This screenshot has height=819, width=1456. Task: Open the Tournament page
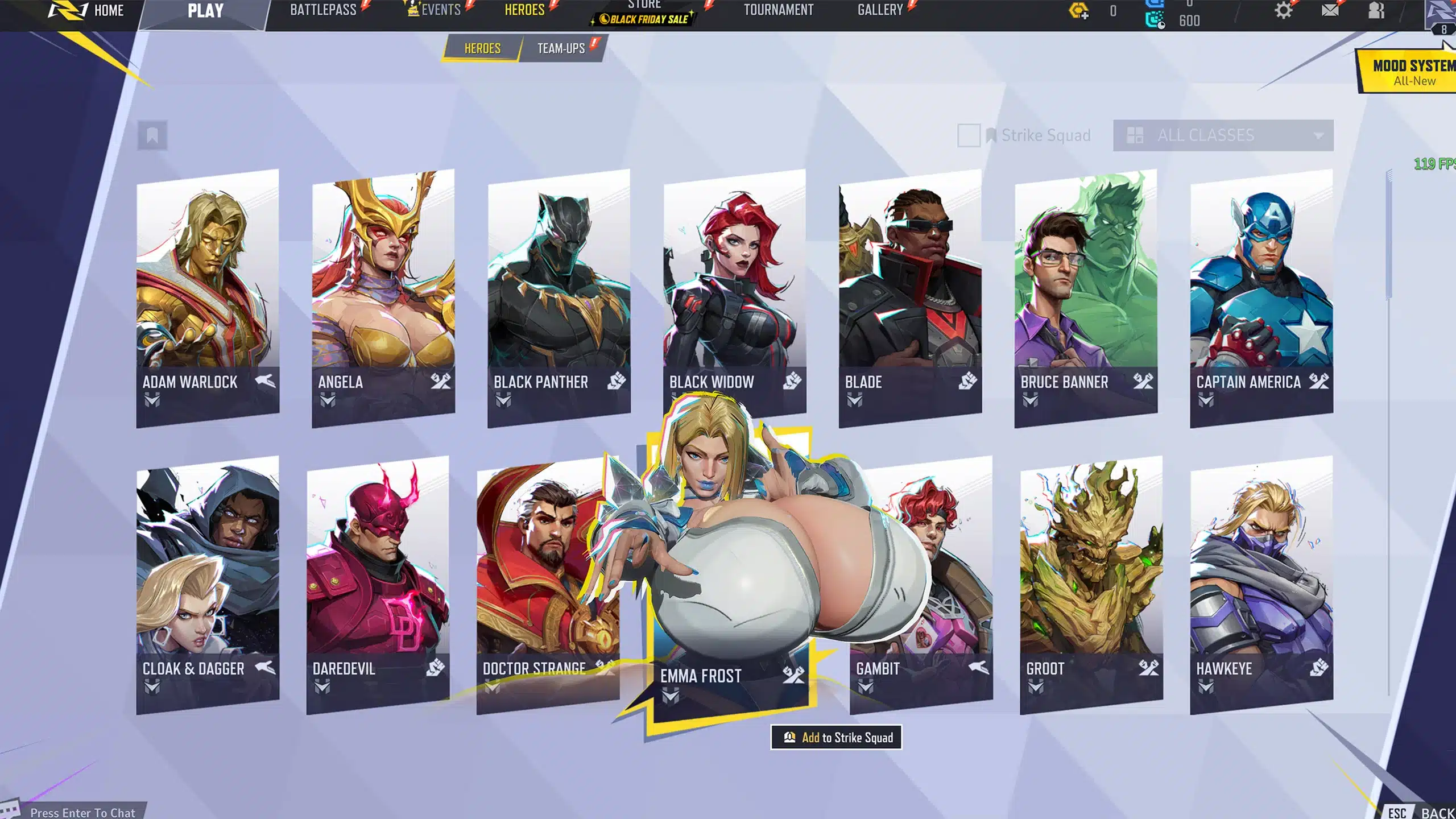pyautogui.click(x=778, y=10)
